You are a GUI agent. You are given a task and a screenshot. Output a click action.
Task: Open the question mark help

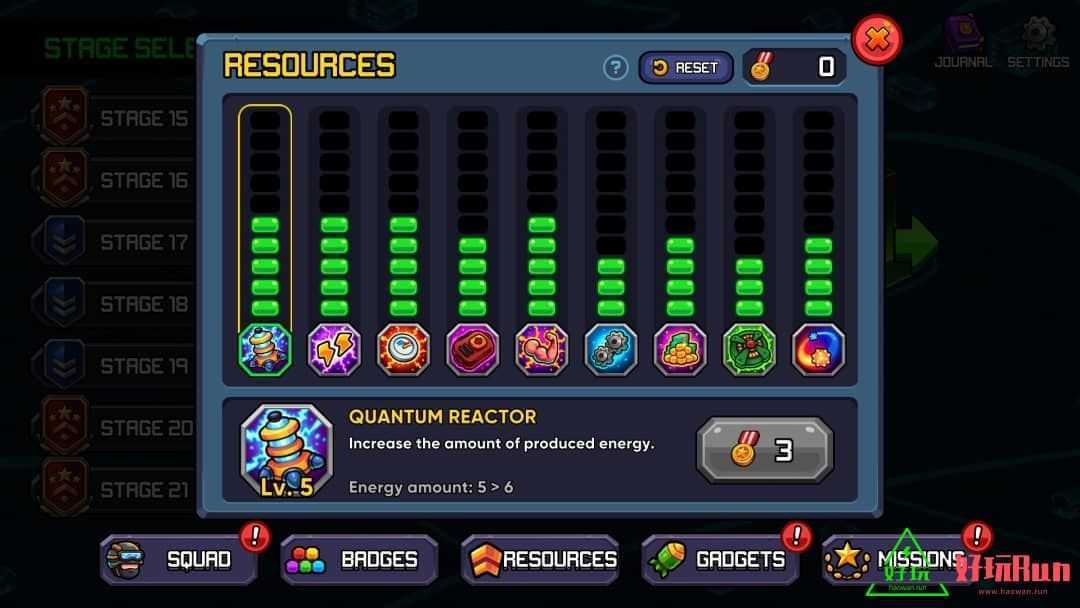point(616,67)
